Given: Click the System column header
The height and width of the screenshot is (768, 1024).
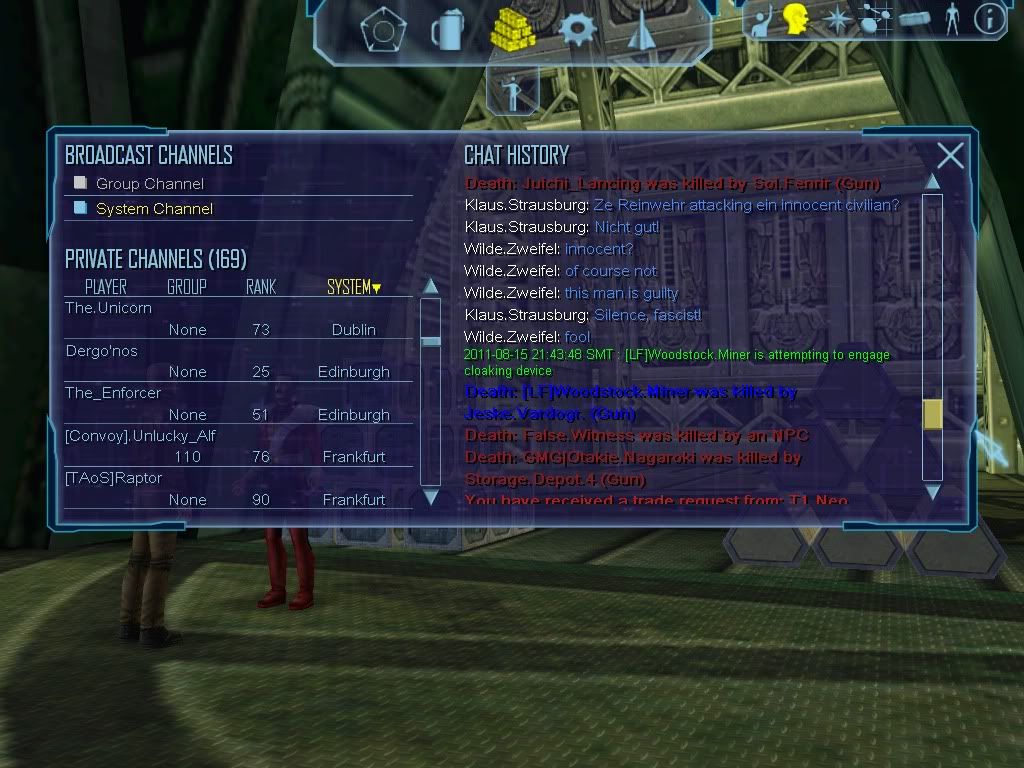Looking at the screenshot, I should pyautogui.click(x=354, y=287).
